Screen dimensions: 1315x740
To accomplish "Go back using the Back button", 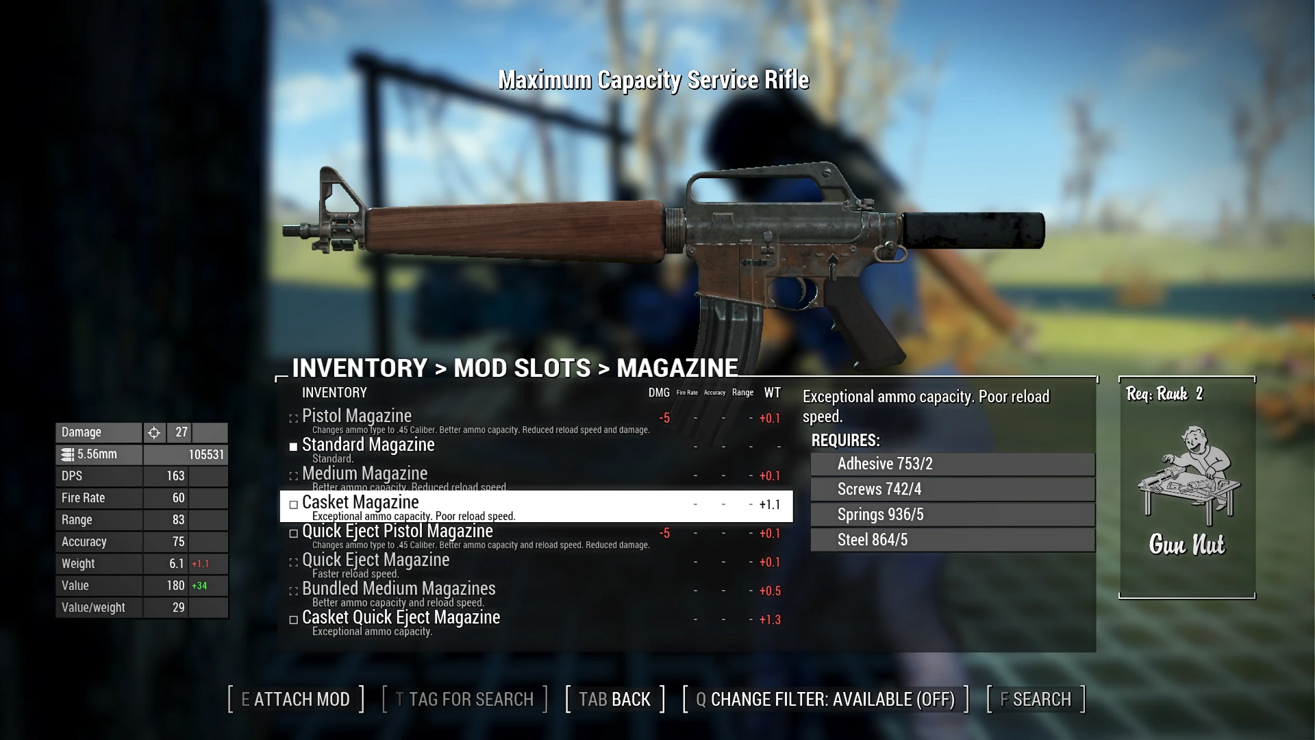I will coord(615,699).
